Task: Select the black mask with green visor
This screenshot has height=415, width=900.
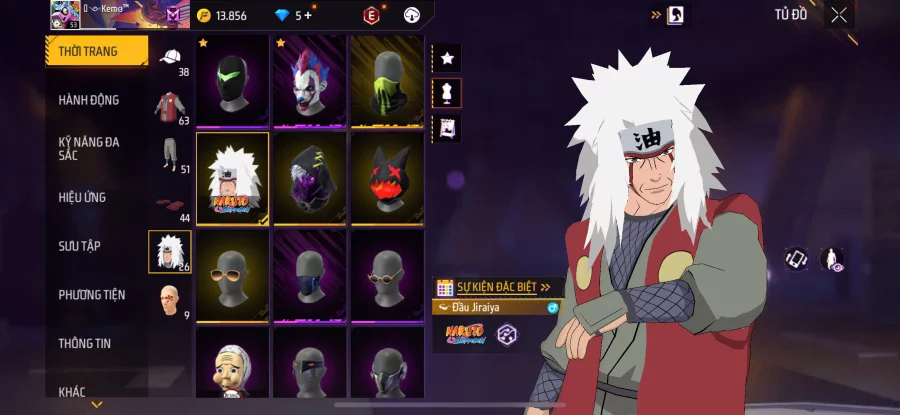Action: pos(232,81)
